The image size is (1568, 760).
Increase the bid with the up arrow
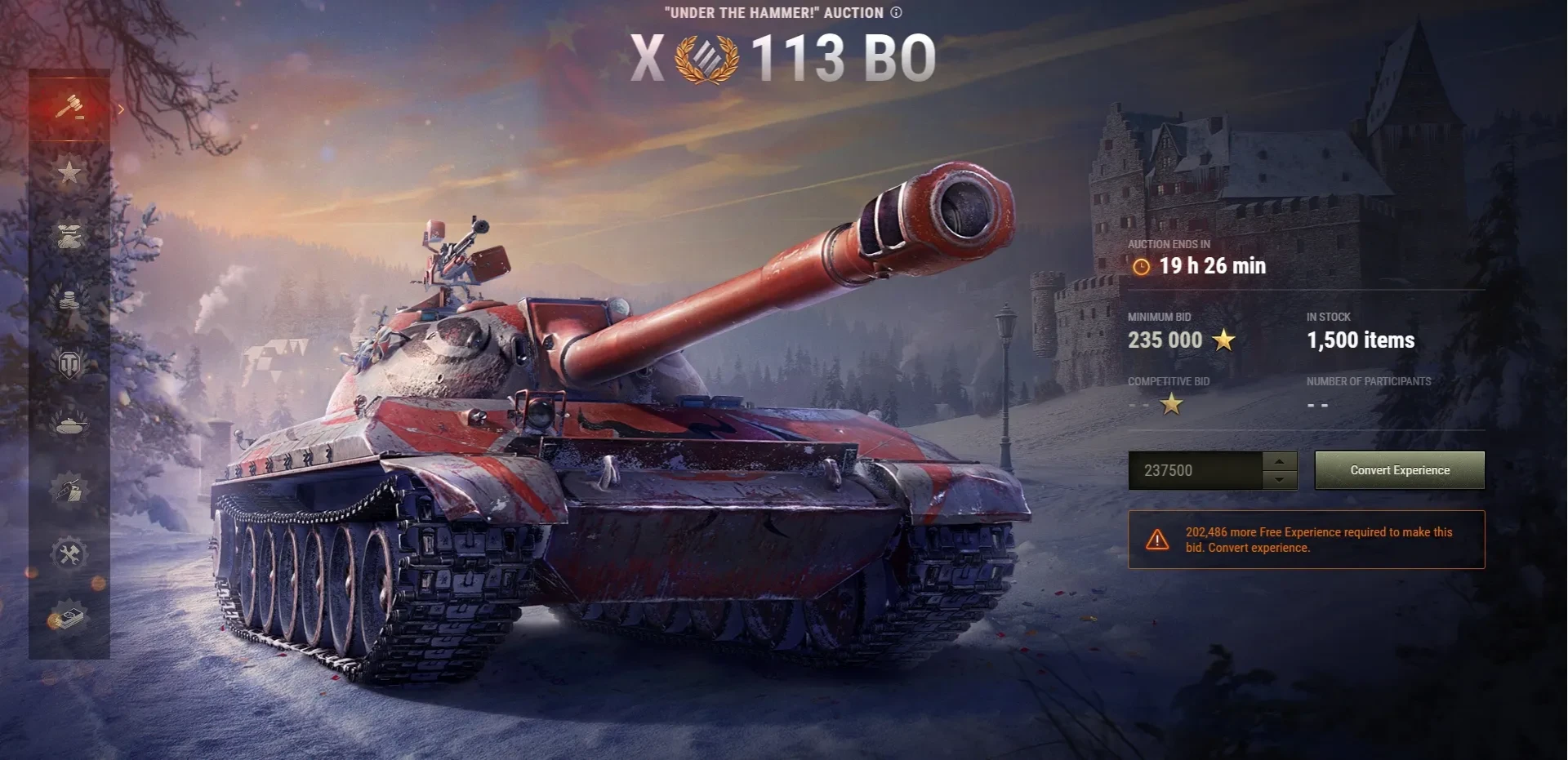(1280, 461)
